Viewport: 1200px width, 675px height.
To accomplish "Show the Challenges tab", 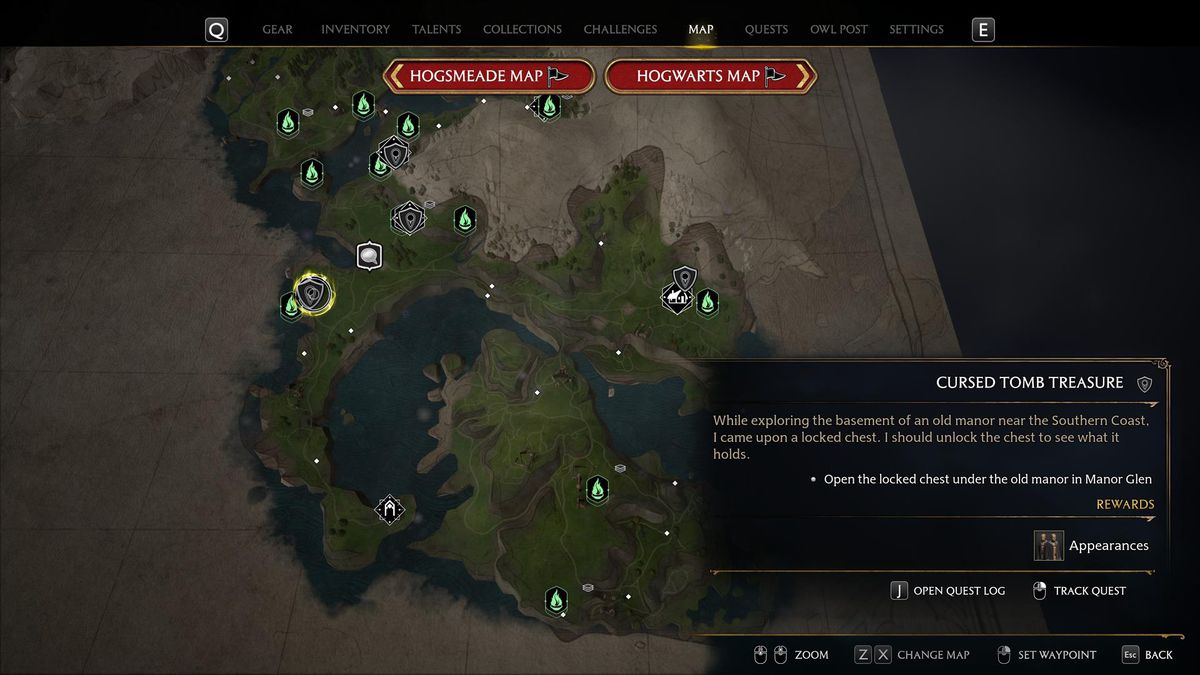I will click(621, 30).
